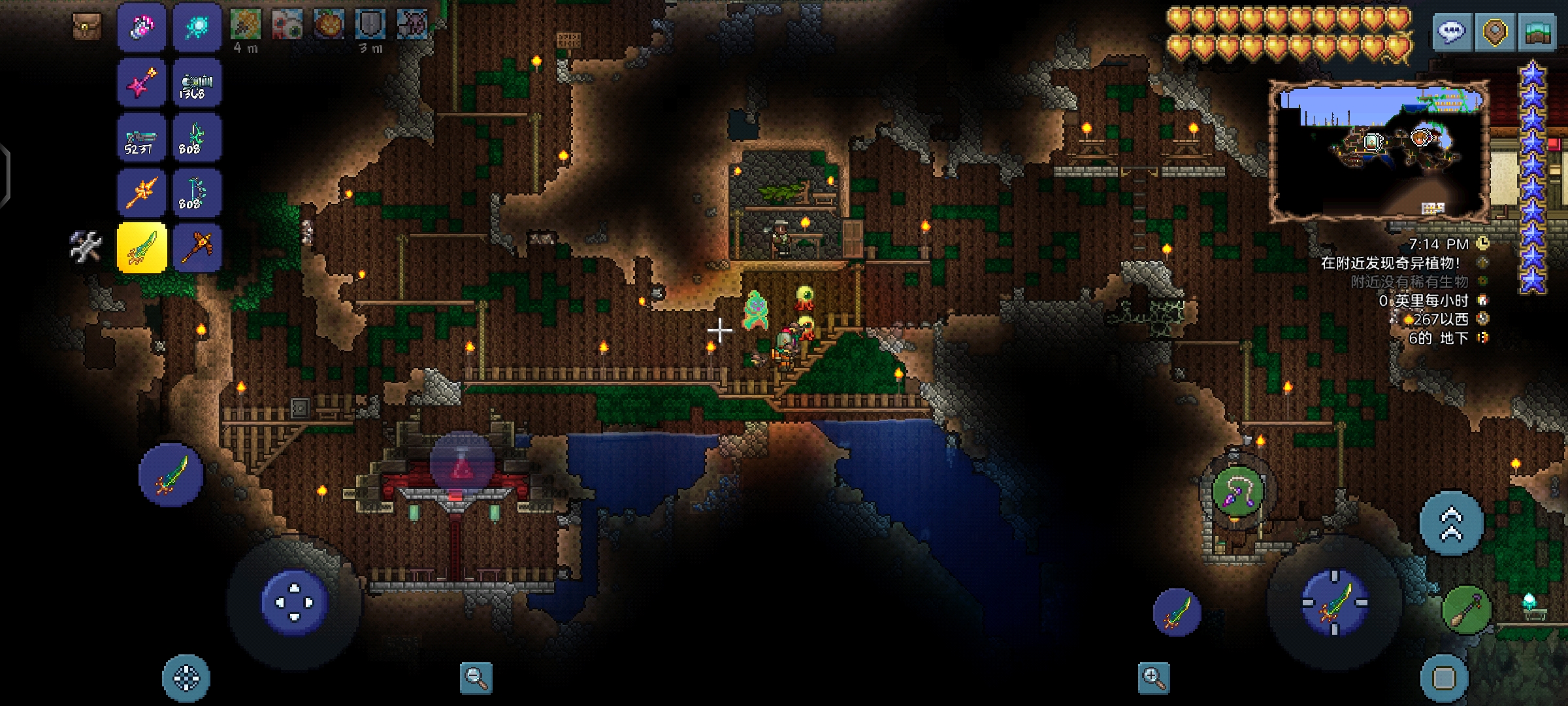This screenshot has height=706, width=1568.
Task: Use the quick heal potion button
Action: pyautogui.click(x=462, y=464)
